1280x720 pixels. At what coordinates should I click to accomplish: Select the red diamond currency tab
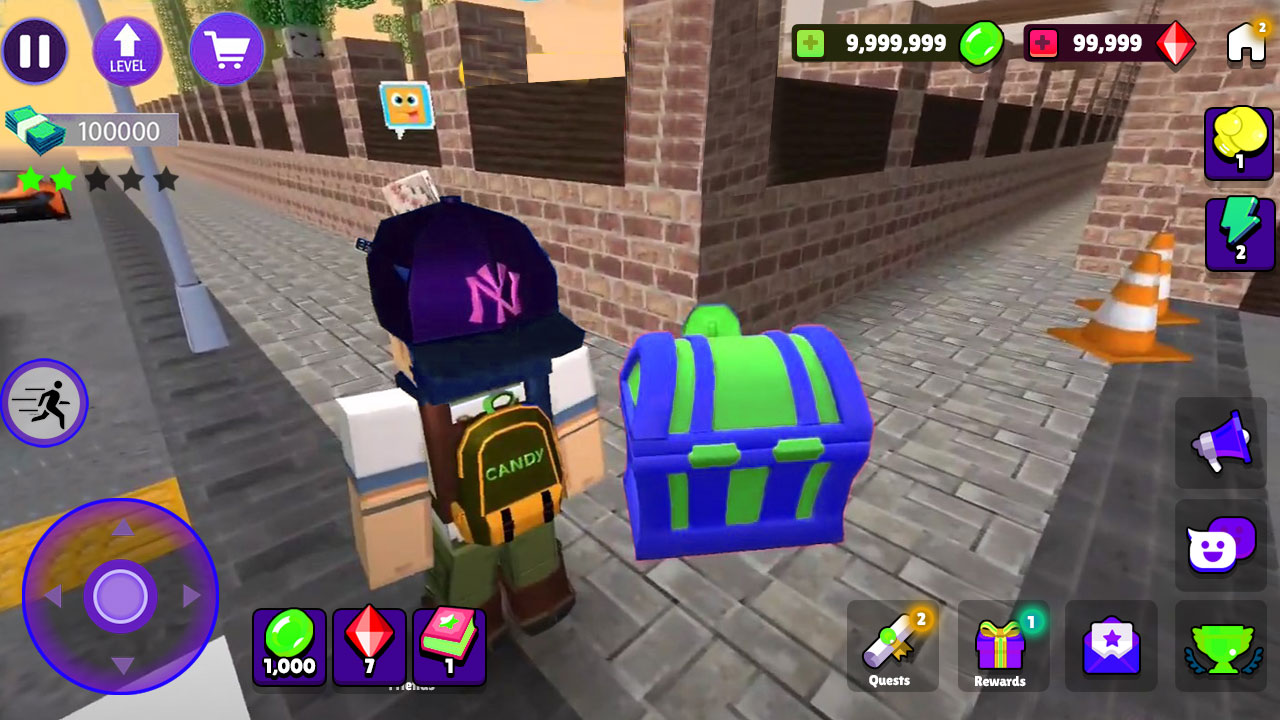coord(369,646)
